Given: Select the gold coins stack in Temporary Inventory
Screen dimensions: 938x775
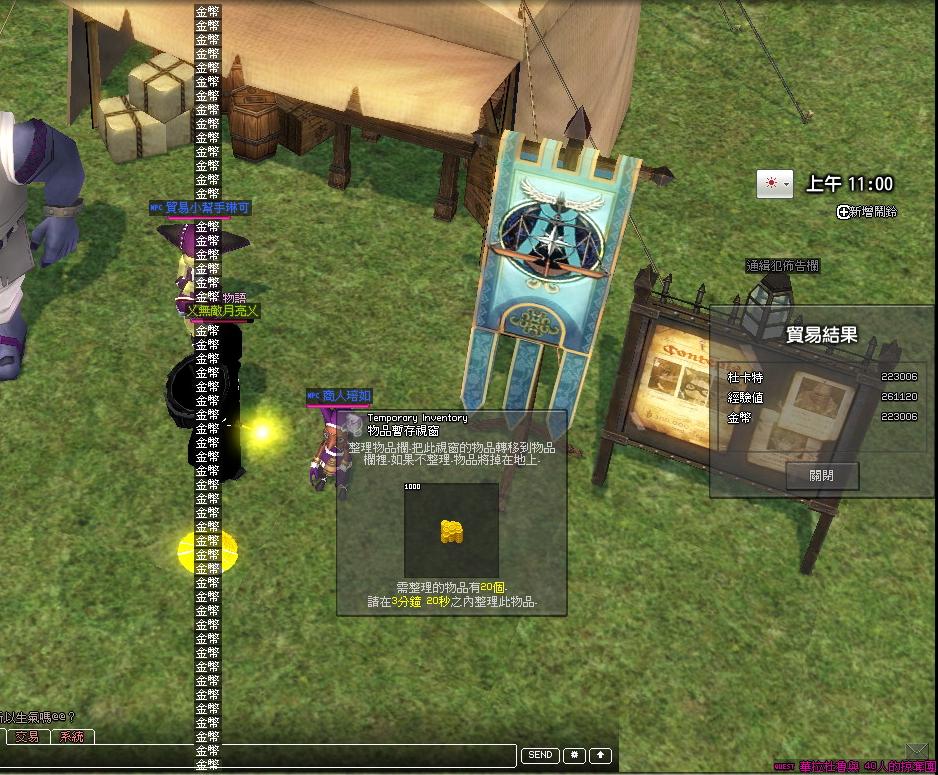Looking at the screenshot, I should [451, 531].
